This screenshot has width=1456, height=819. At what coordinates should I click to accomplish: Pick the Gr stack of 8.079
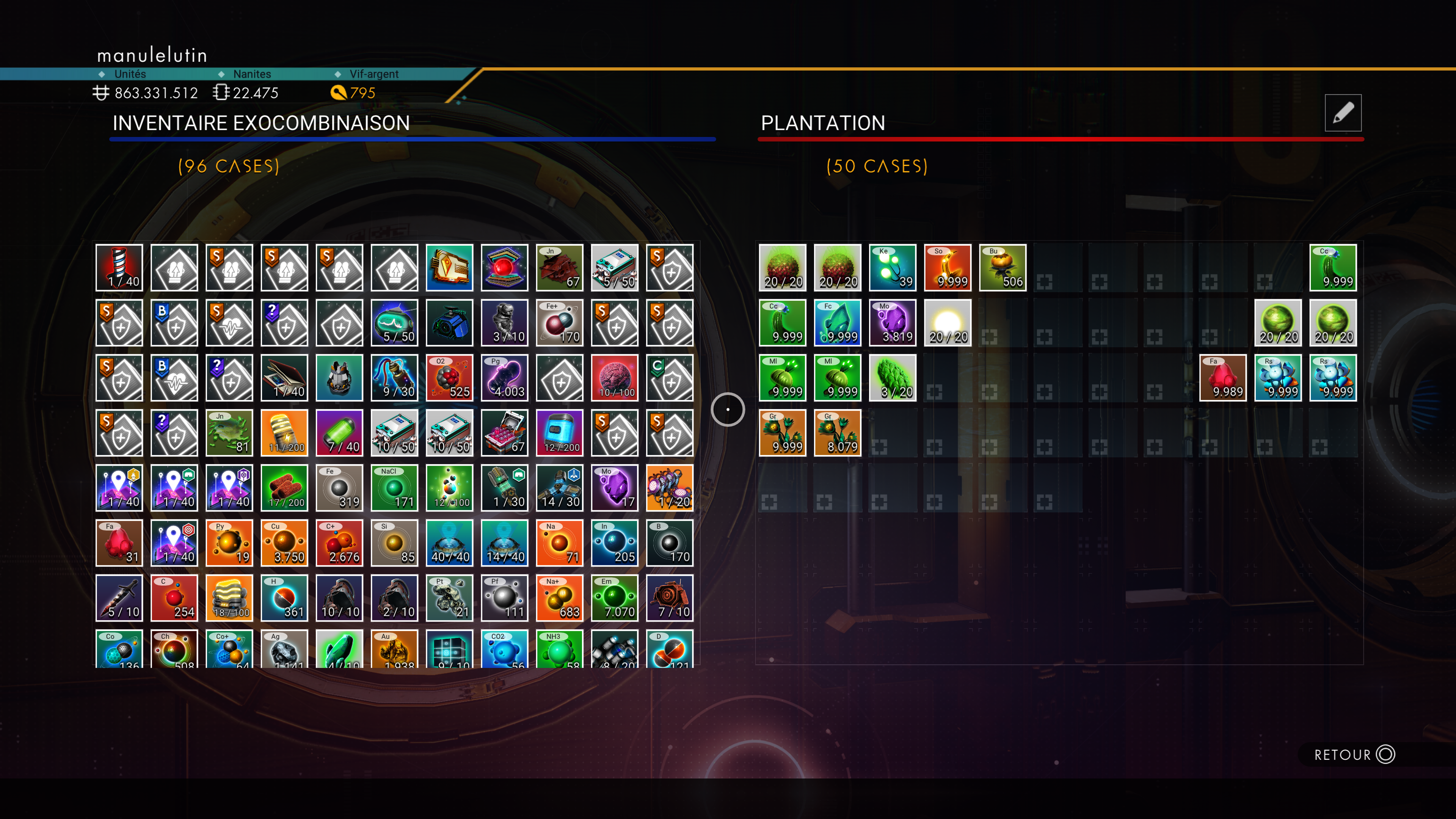(x=837, y=433)
